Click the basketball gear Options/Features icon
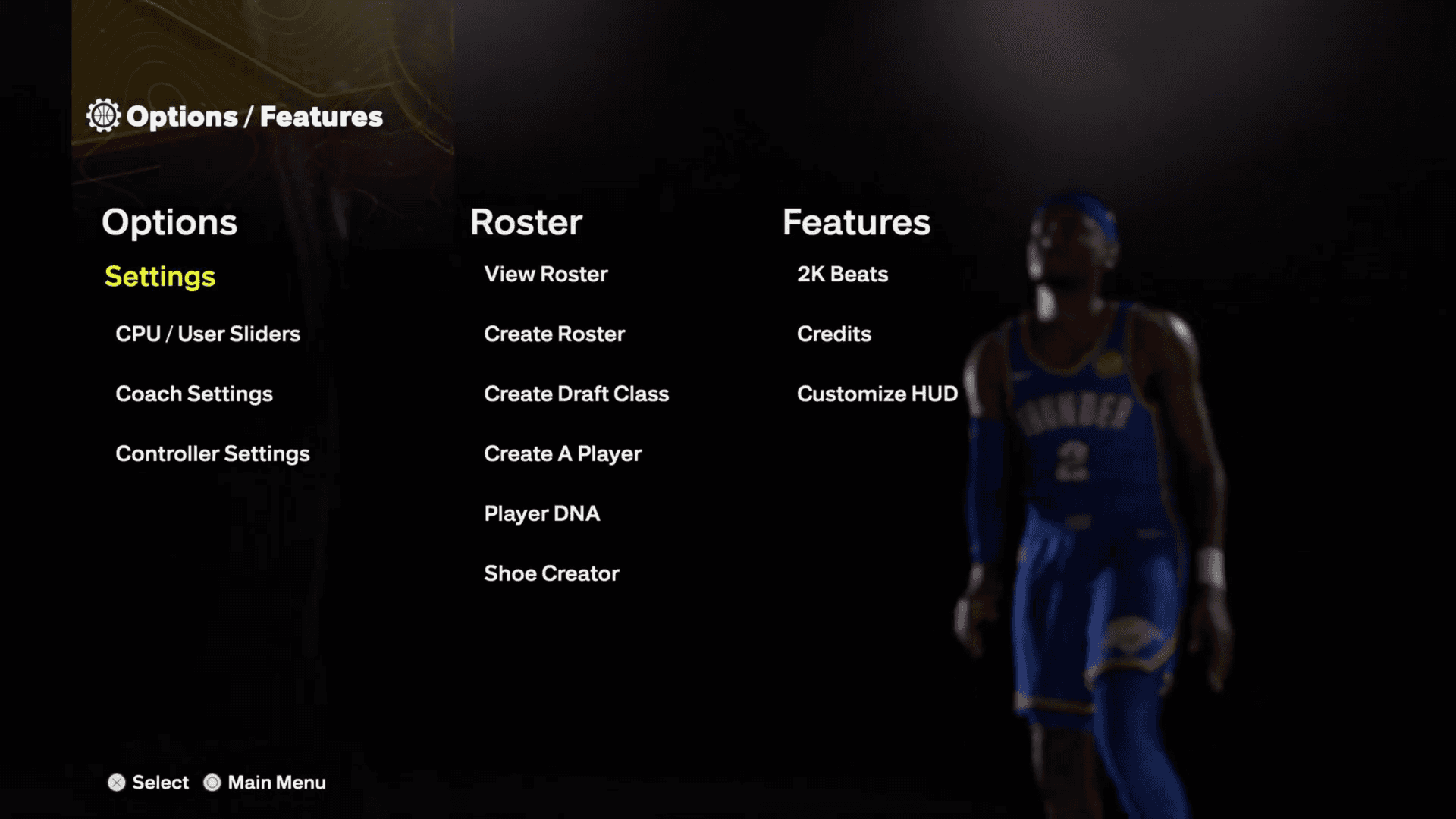 104,115
